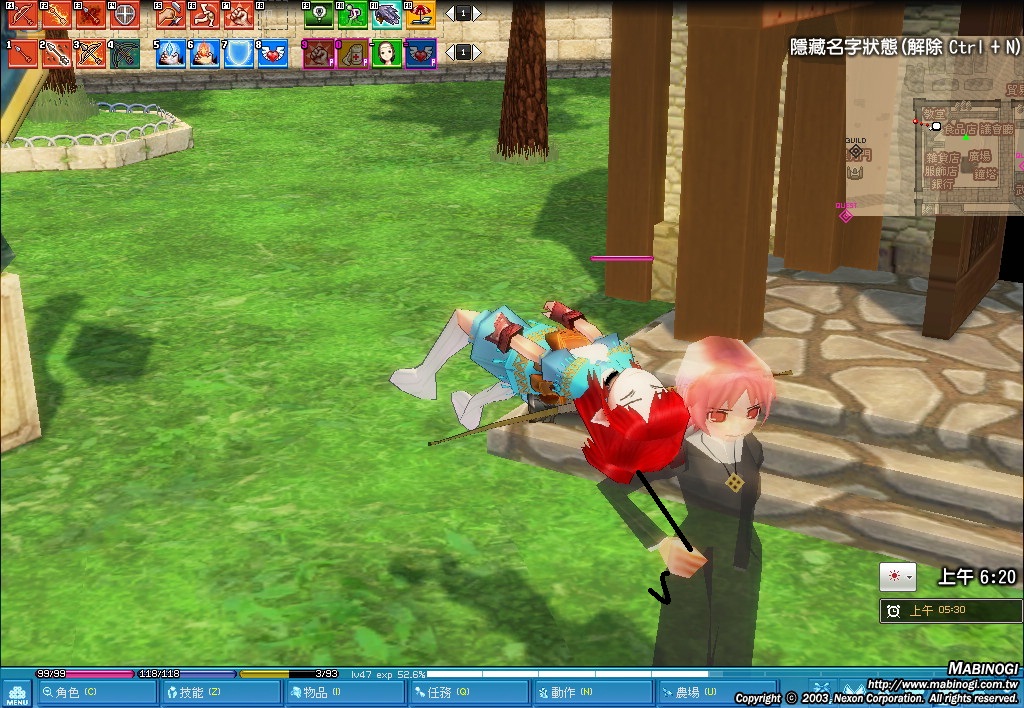
Task: Click the girl portrait hotkey icon
Action: click(x=387, y=52)
